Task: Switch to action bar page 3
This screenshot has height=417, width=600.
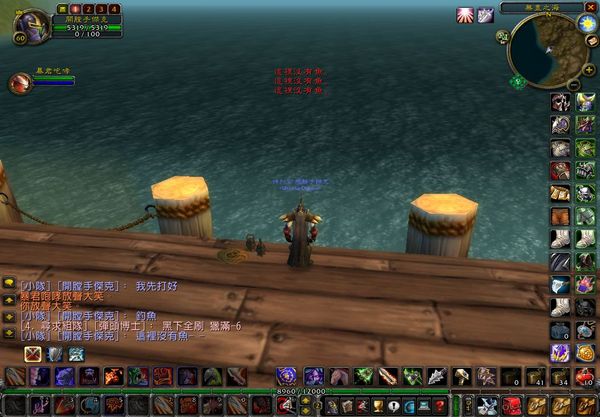Action: pos(100,9)
